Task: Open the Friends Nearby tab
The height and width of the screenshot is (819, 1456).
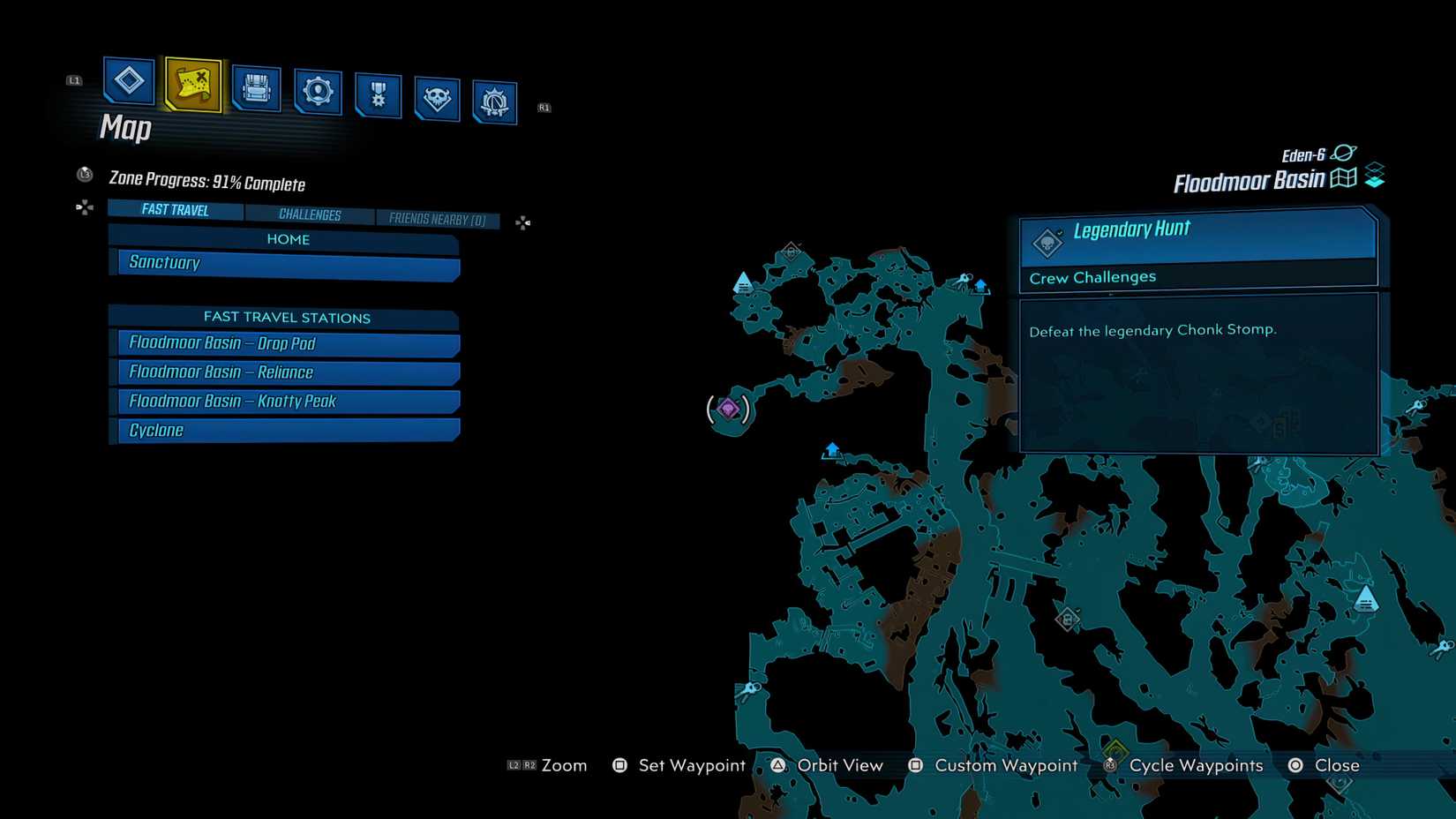Action: [438, 220]
